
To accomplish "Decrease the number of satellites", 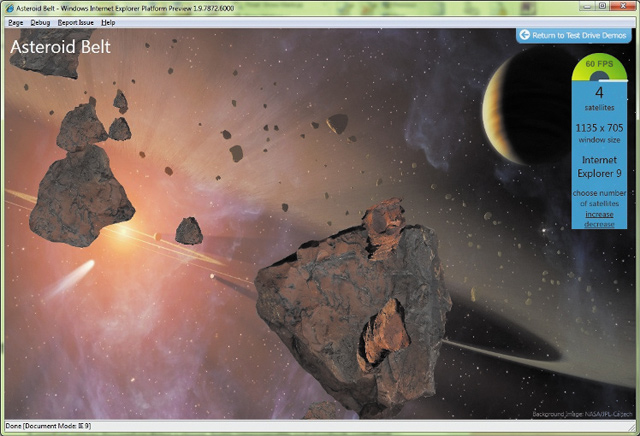I will (600, 224).
